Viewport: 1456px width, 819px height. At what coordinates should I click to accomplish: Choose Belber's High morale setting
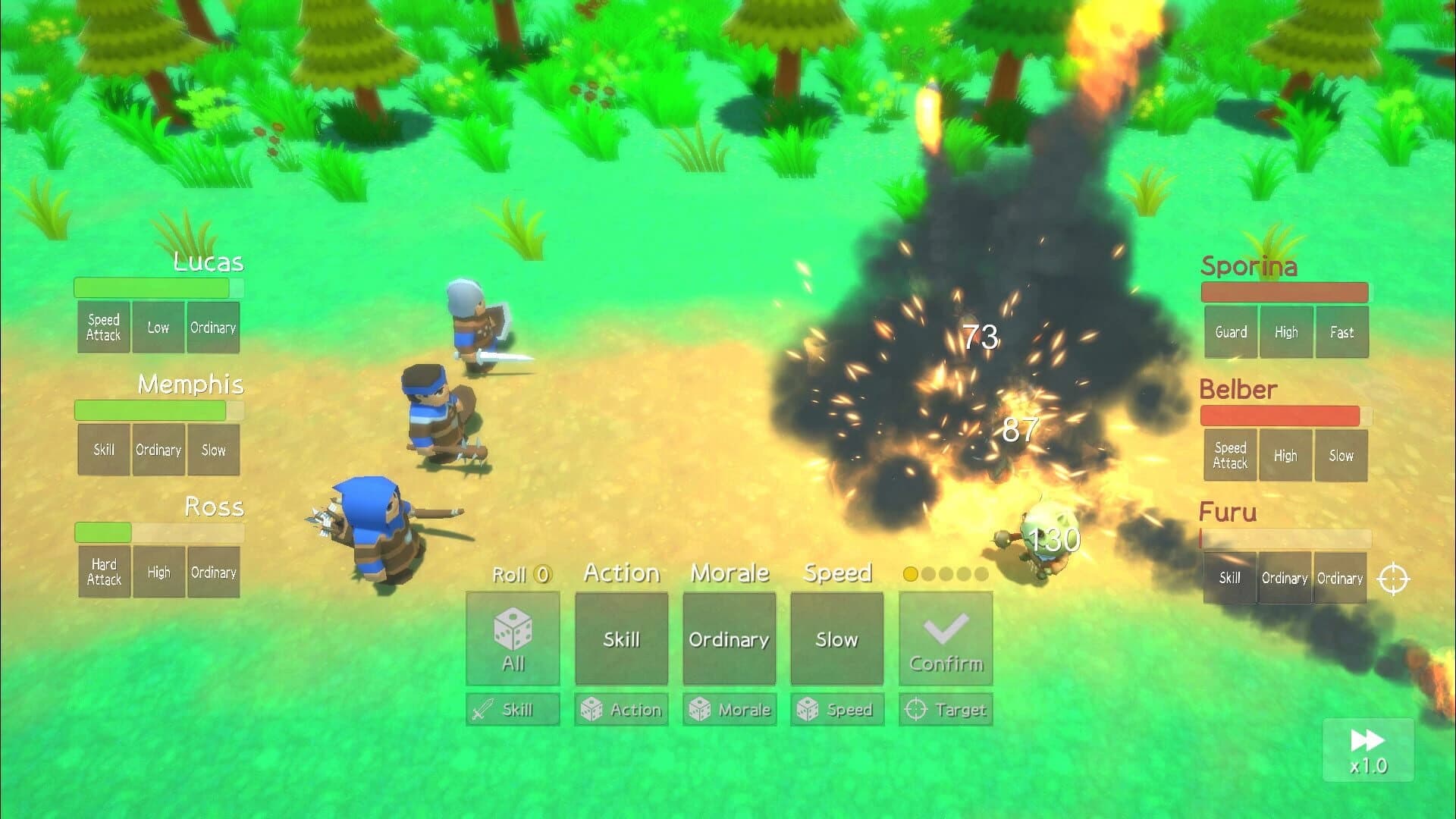(1285, 455)
